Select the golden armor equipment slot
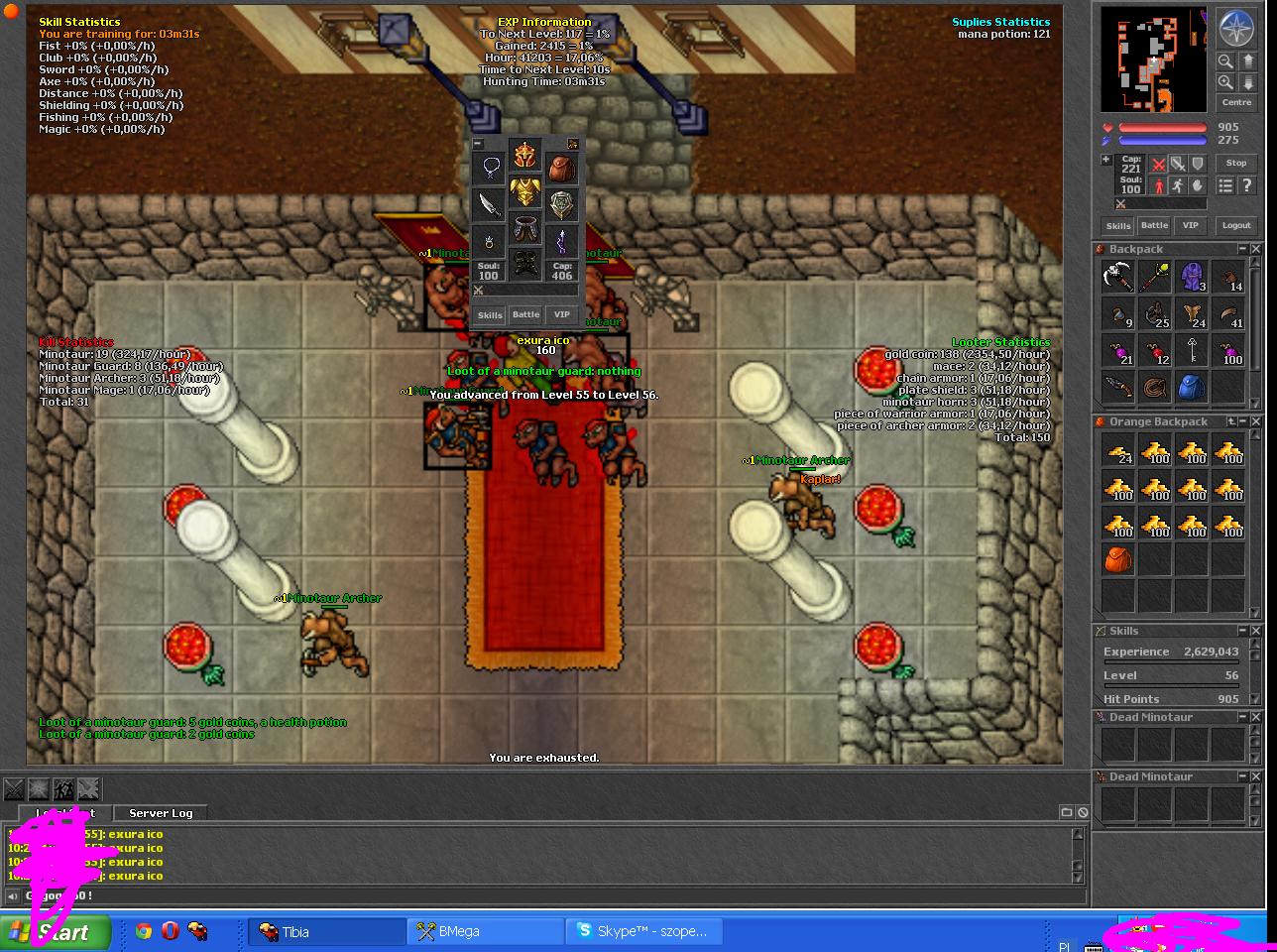The width and height of the screenshot is (1277, 952). (524, 192)
